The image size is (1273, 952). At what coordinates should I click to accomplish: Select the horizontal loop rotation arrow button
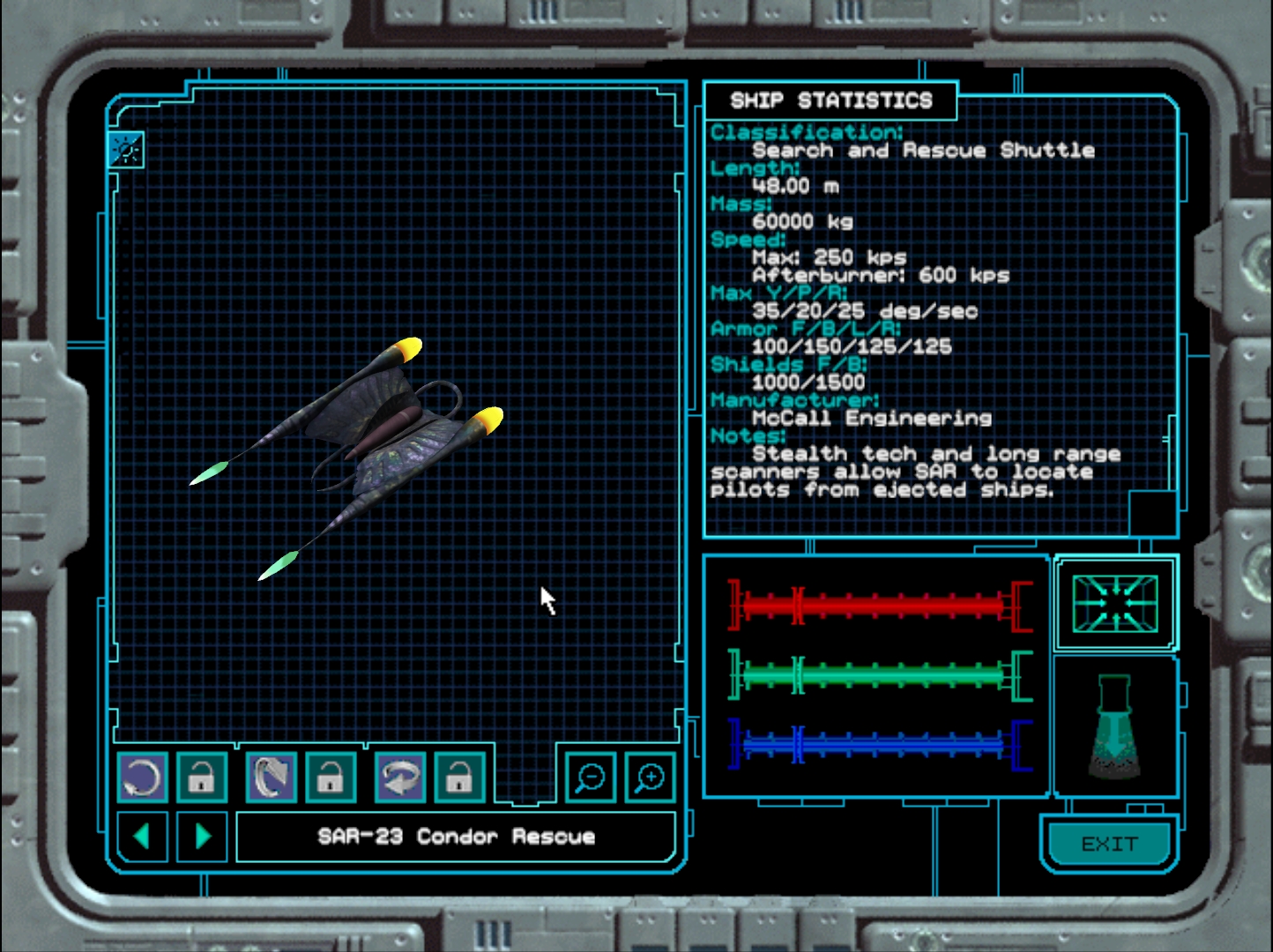(400, 777)
